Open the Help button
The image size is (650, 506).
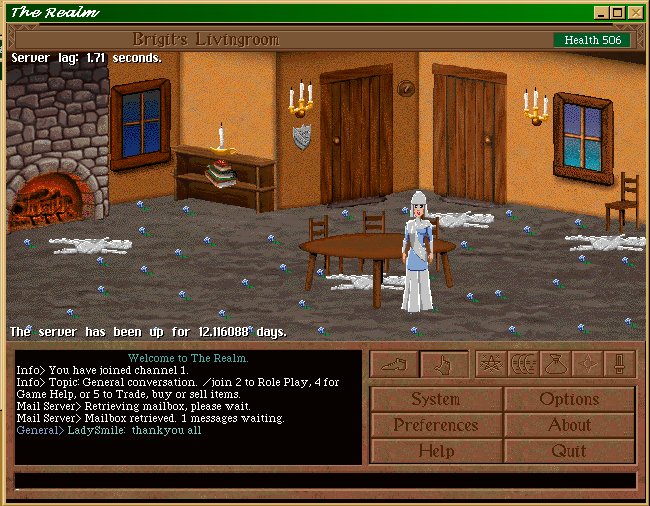(x=436, y=451)
